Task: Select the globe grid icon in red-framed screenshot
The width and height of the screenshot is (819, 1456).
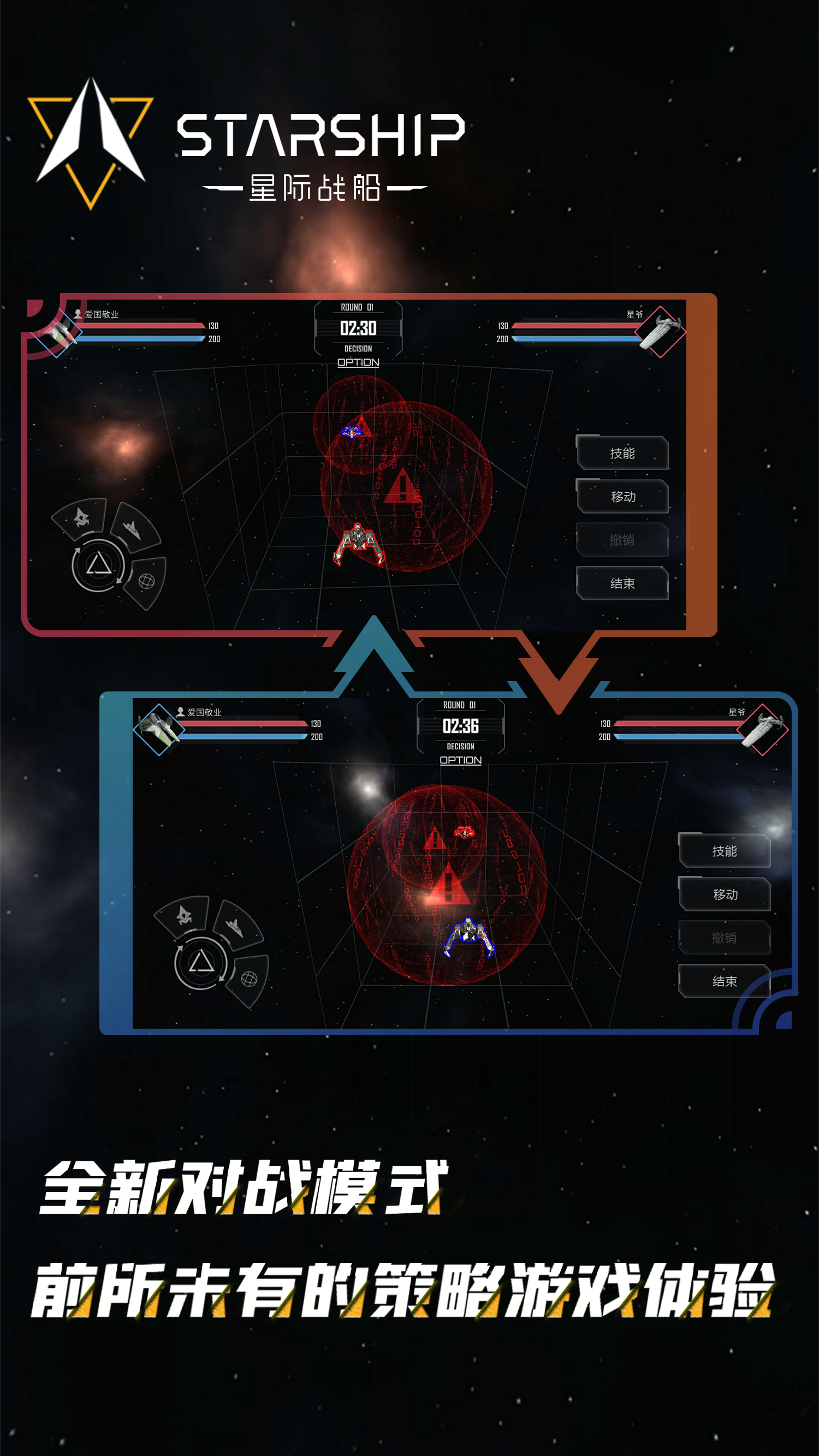Action: 146,581
